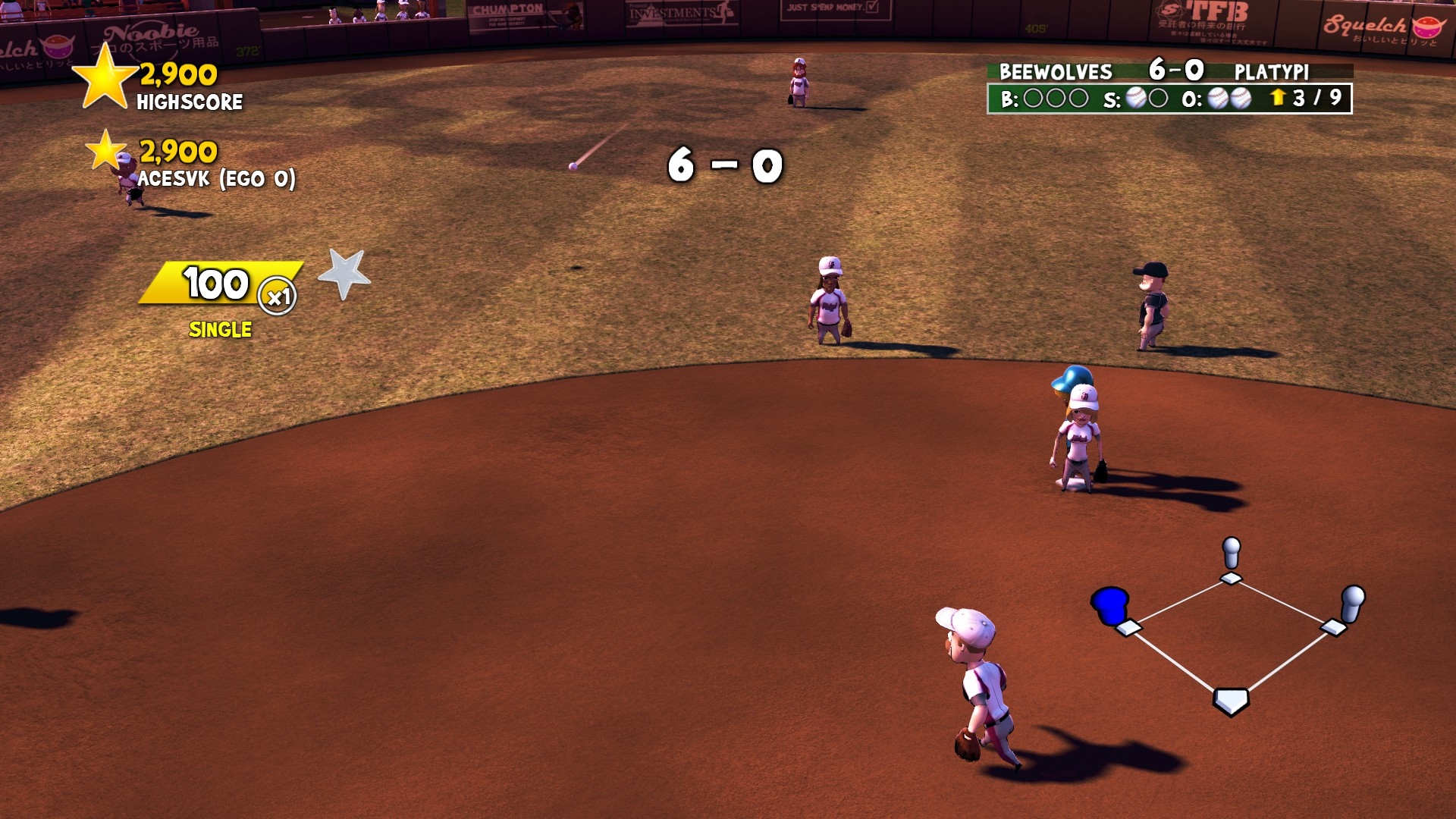1456x819 pixels.
Task: Select the first strike baseball icon
Action: click(x=1137, y=97)
